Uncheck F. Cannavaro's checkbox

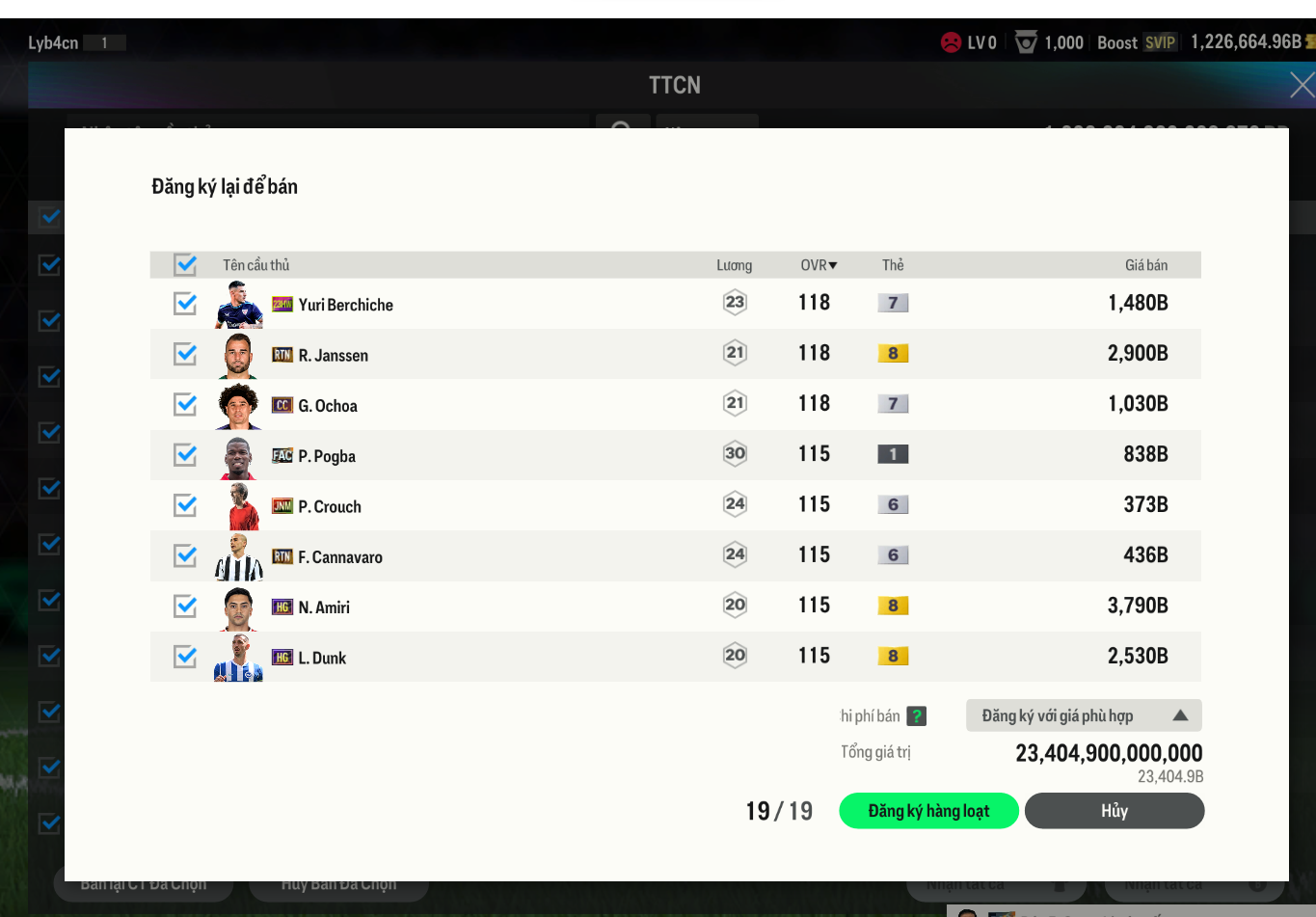[185, 555]
